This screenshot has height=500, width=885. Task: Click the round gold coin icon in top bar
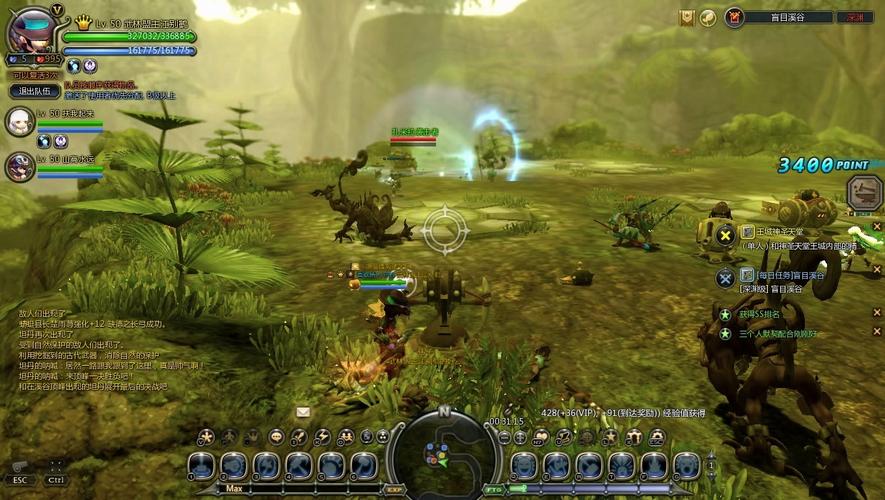click(707, 17)
